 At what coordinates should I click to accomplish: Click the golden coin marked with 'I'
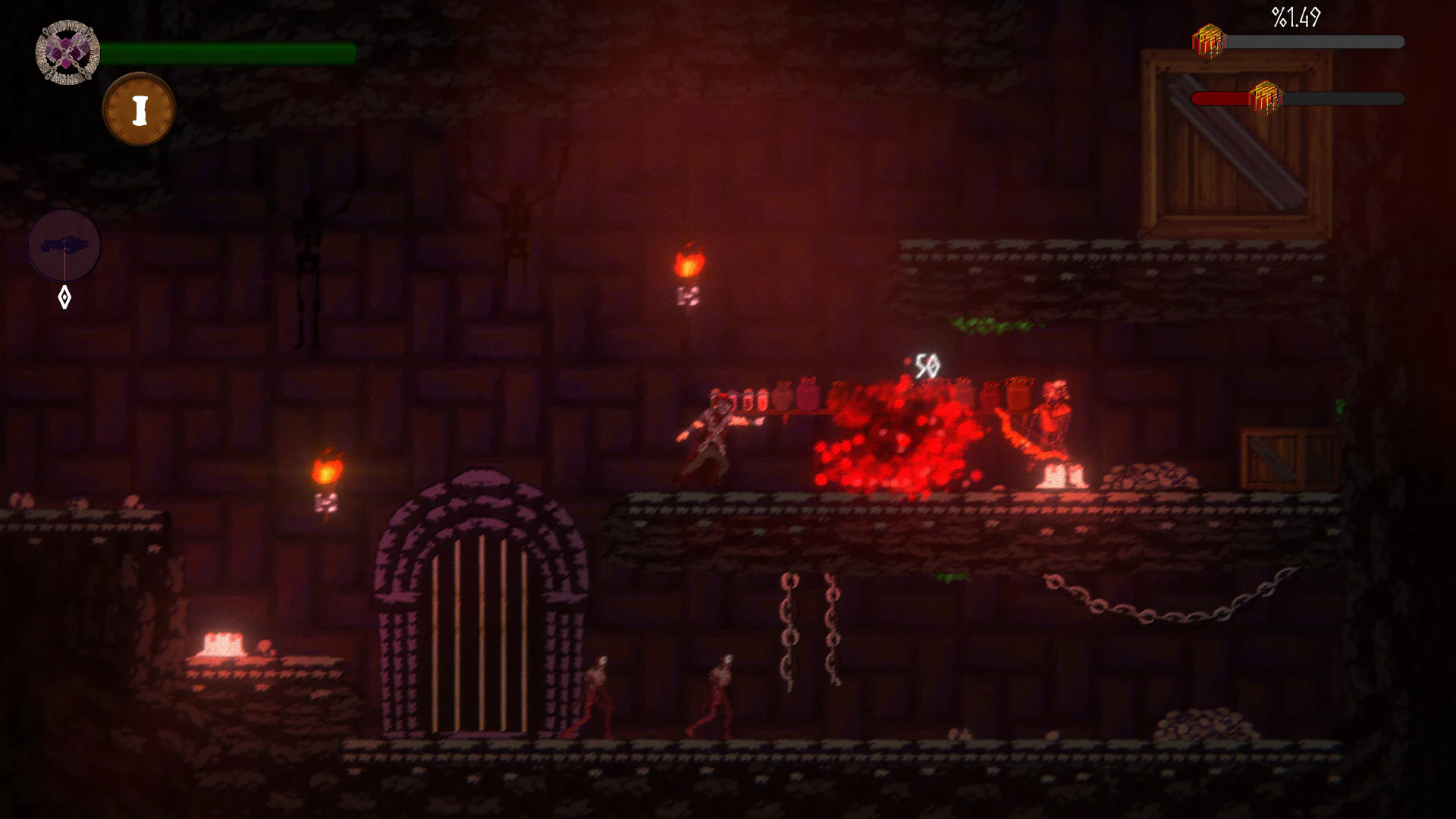140,108
